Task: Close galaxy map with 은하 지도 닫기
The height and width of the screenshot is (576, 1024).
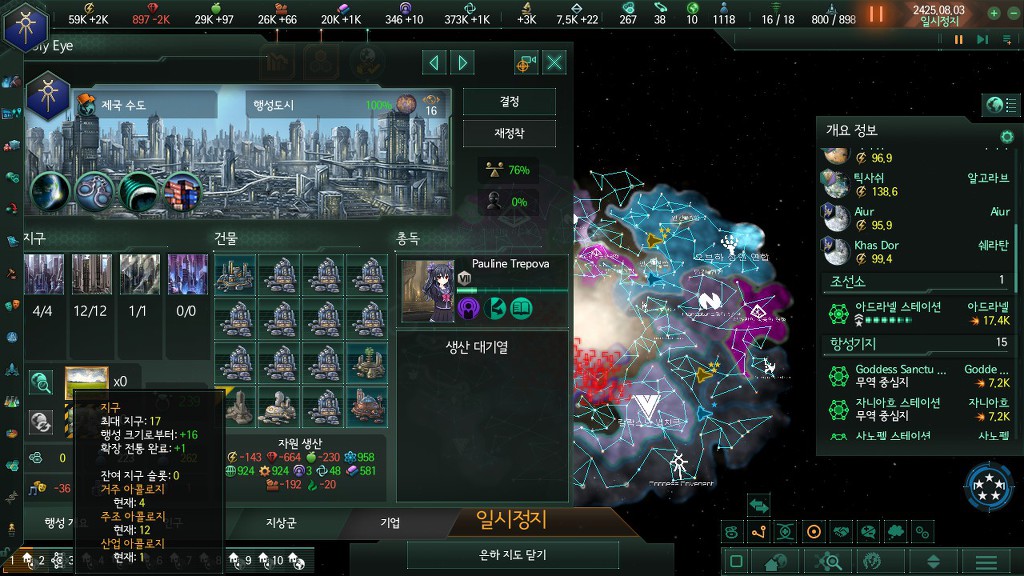Action: click(x=512, y=554)
